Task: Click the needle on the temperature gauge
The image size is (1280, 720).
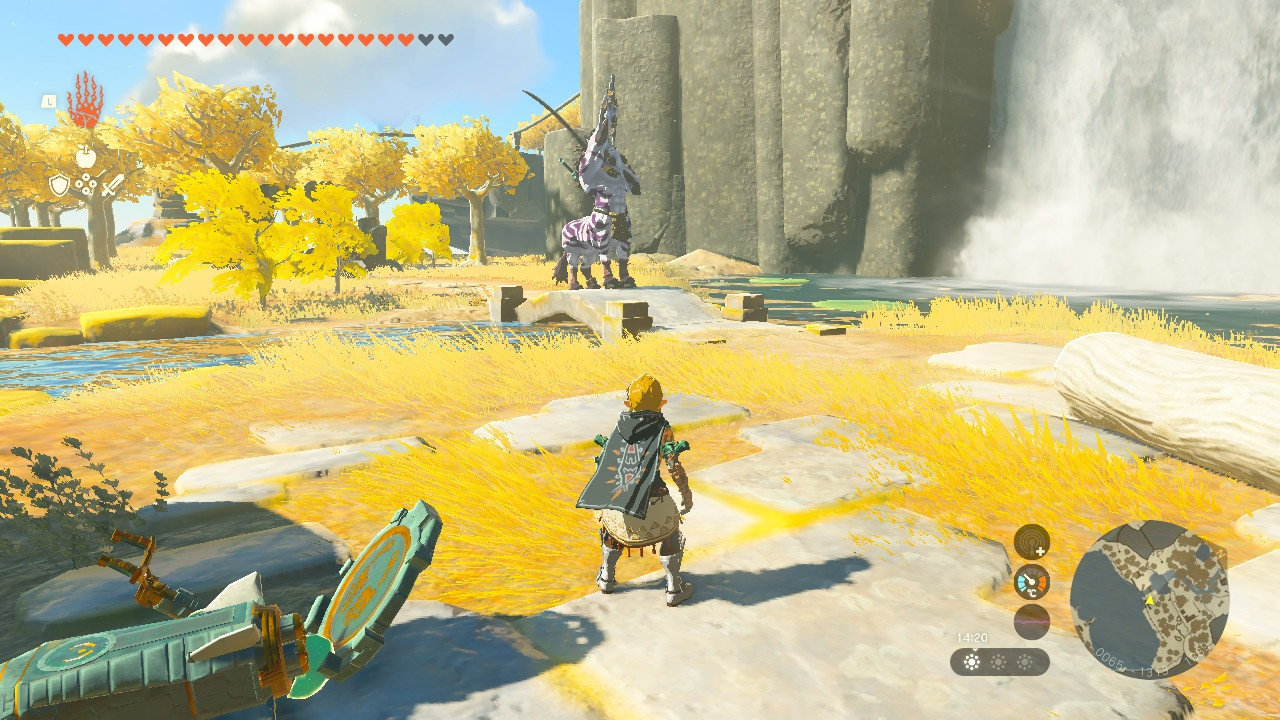Action: pyautogui.click(x=1028, y=578)
